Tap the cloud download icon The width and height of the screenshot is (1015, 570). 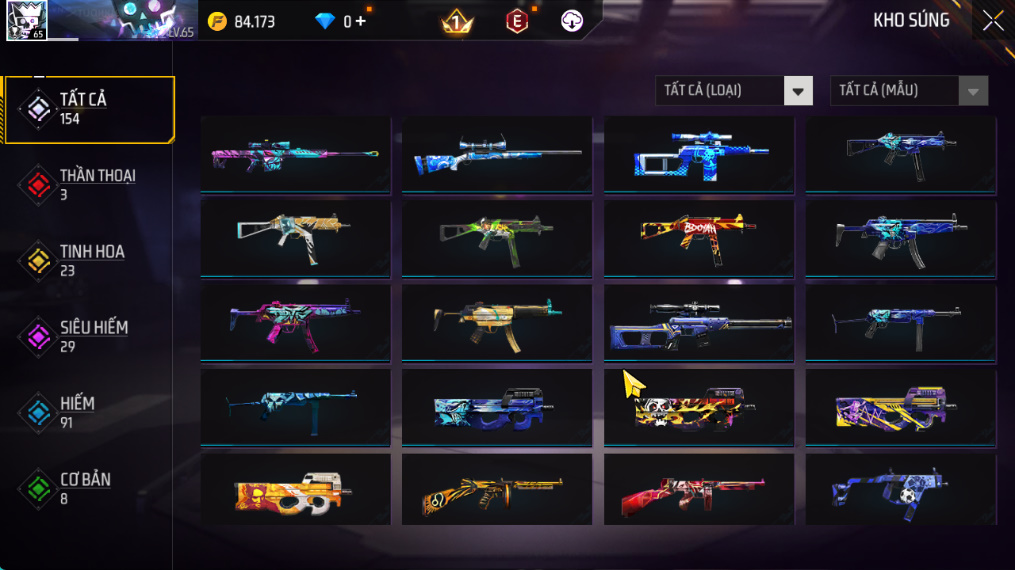572,21
